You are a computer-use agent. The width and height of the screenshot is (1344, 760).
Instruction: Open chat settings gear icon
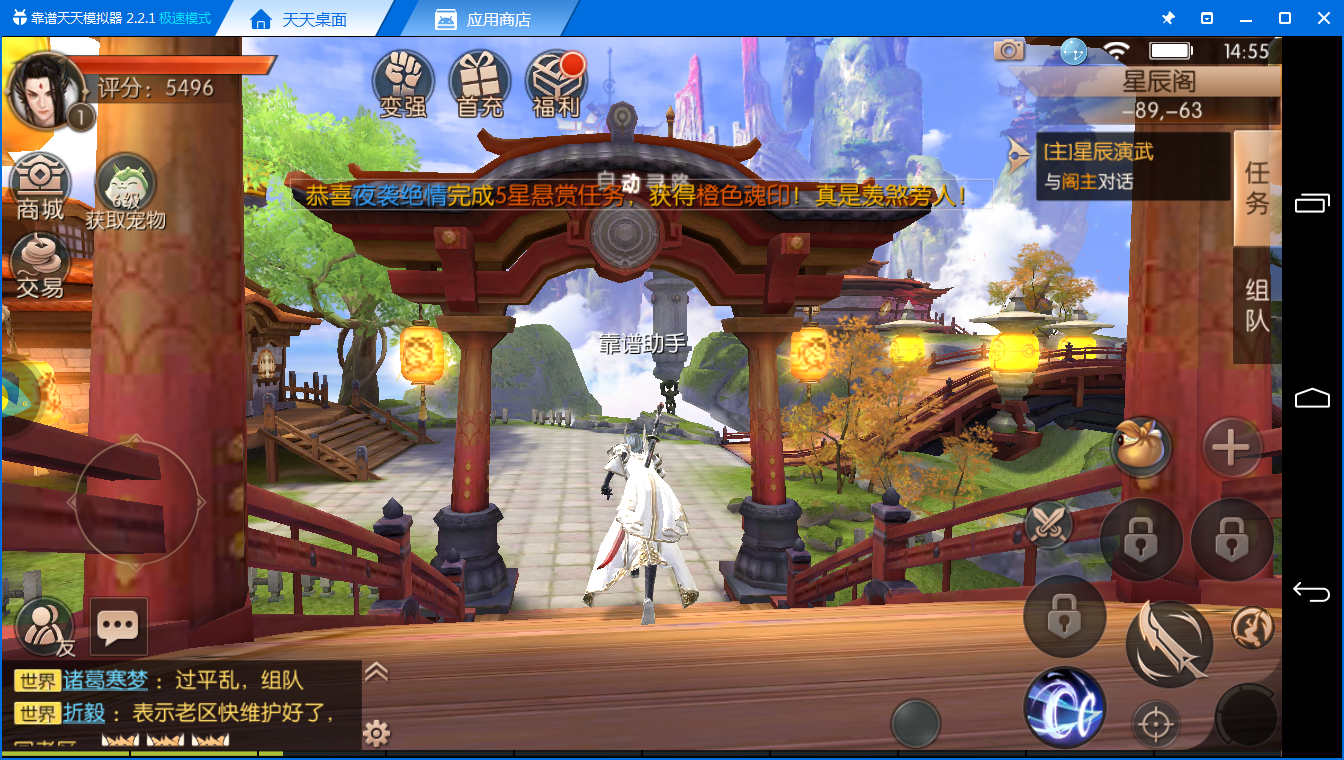tap(376, 734)
